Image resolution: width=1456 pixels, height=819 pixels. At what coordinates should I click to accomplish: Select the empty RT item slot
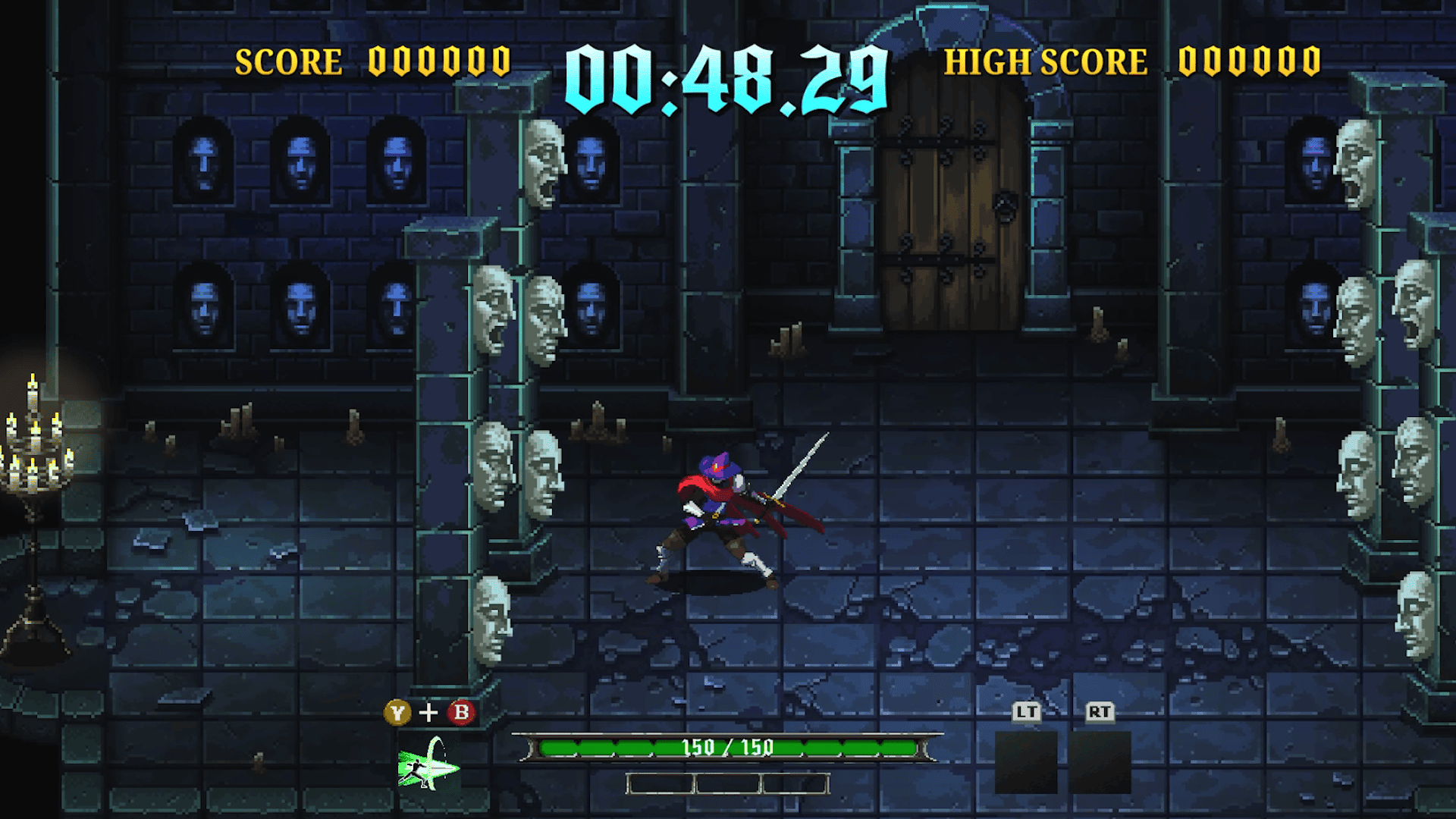click(1100, 761)
